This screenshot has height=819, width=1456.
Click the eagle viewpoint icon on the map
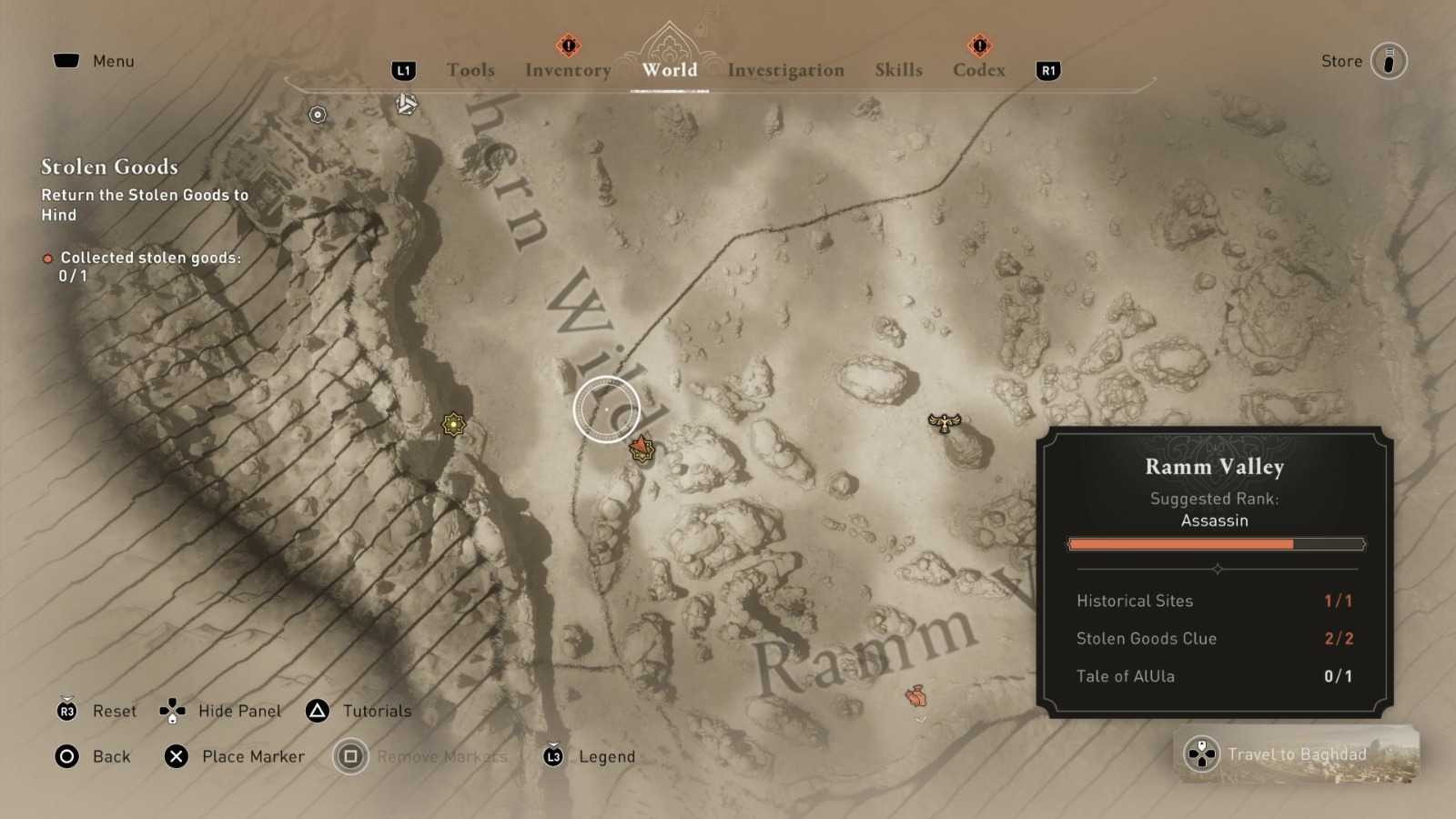point(945,421)
